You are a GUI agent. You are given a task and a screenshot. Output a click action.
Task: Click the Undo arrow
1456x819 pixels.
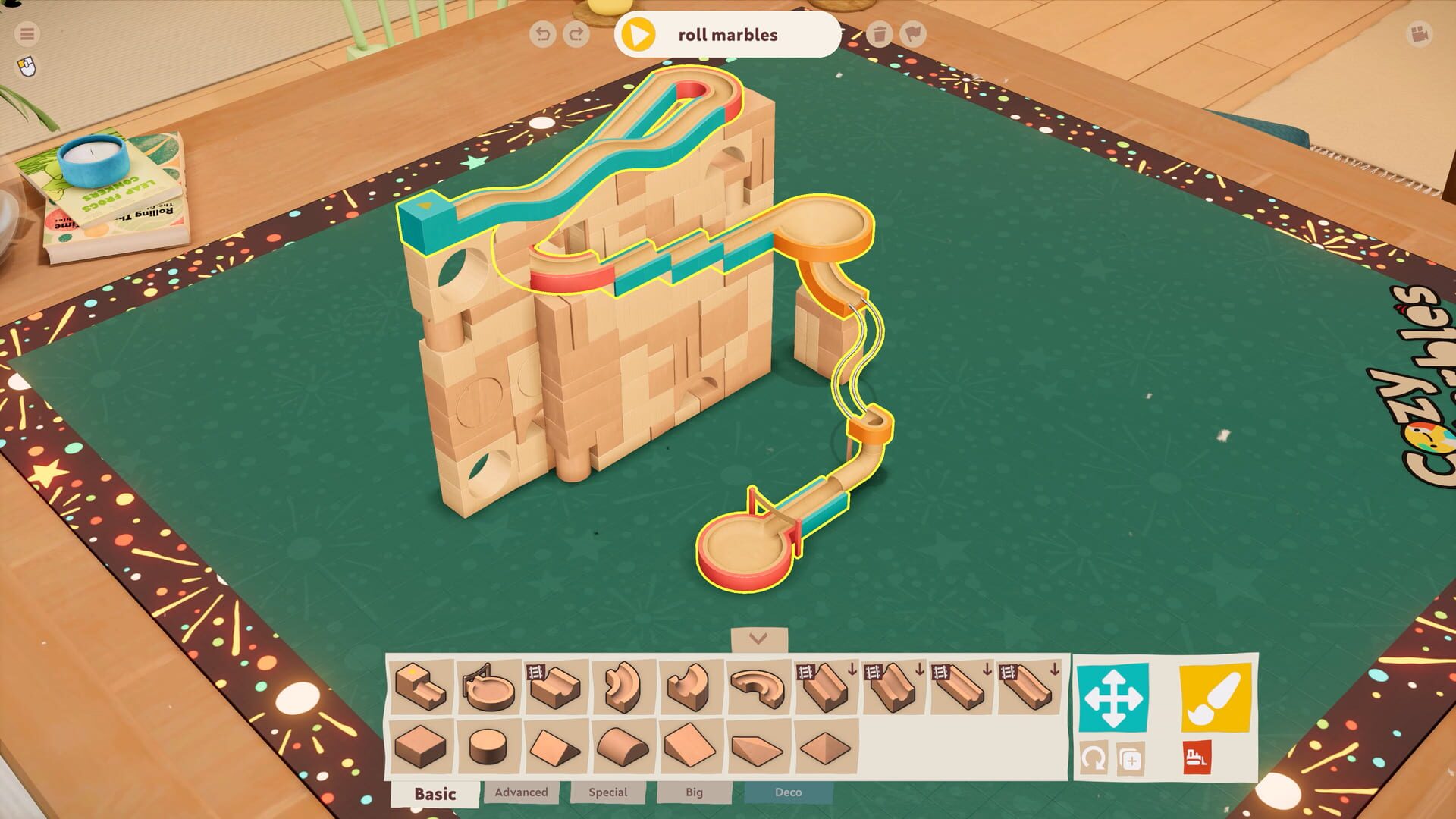(x=543, y=34)
